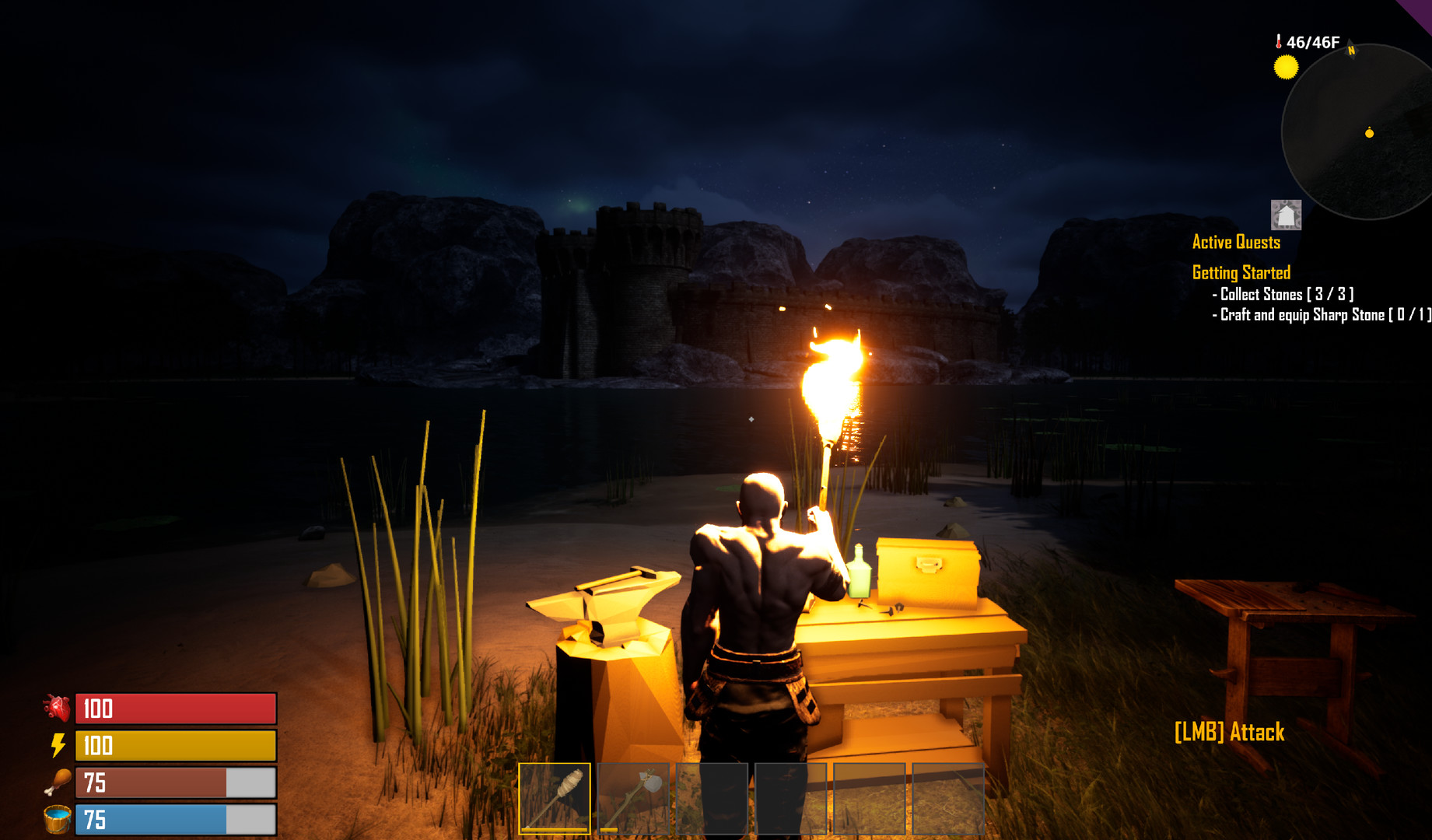Select the Getting Started quest title
Screen dimensions: 1432x840
(x=1240, y=272)
